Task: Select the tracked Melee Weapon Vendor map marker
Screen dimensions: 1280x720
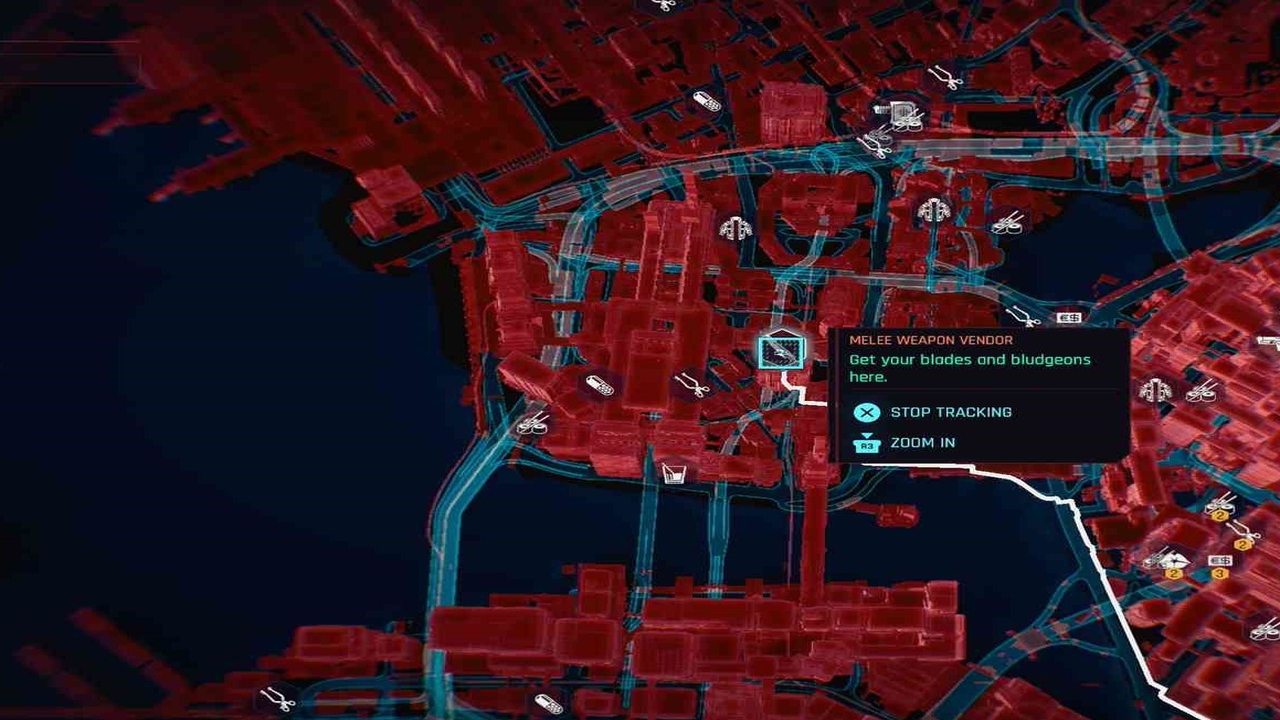Action: 782,351
